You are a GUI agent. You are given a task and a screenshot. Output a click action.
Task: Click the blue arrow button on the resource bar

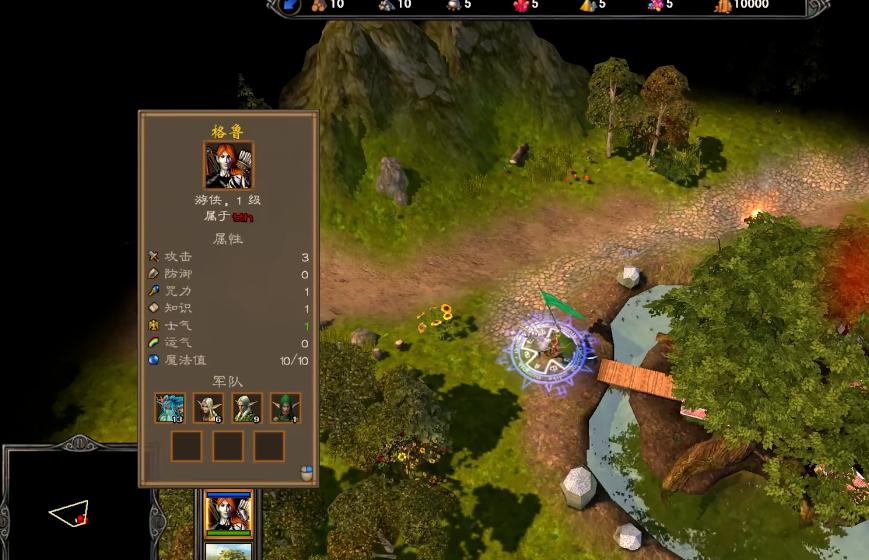(289, 5)
